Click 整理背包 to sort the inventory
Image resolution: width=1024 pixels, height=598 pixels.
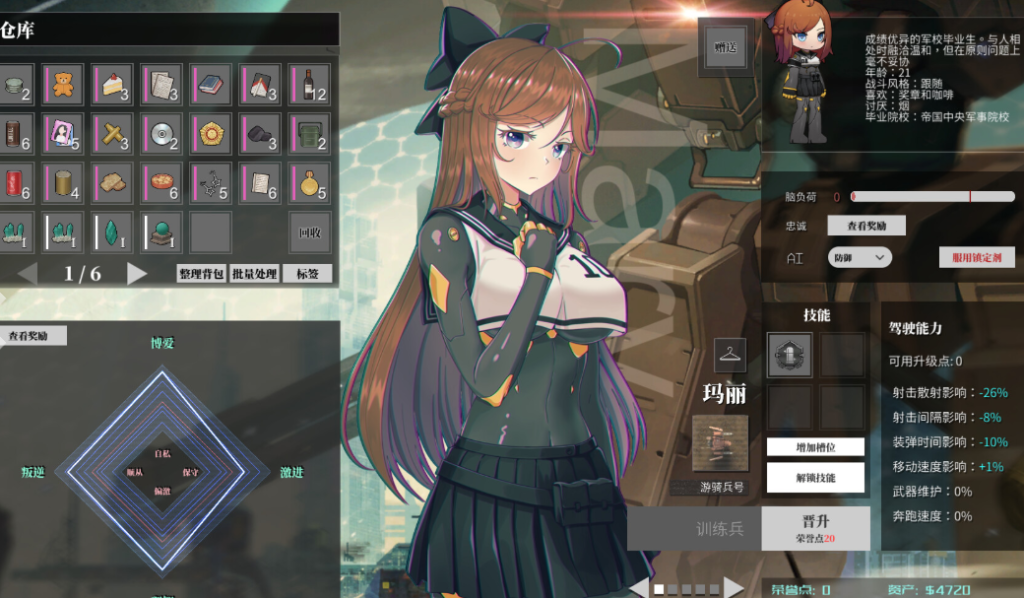201,273
